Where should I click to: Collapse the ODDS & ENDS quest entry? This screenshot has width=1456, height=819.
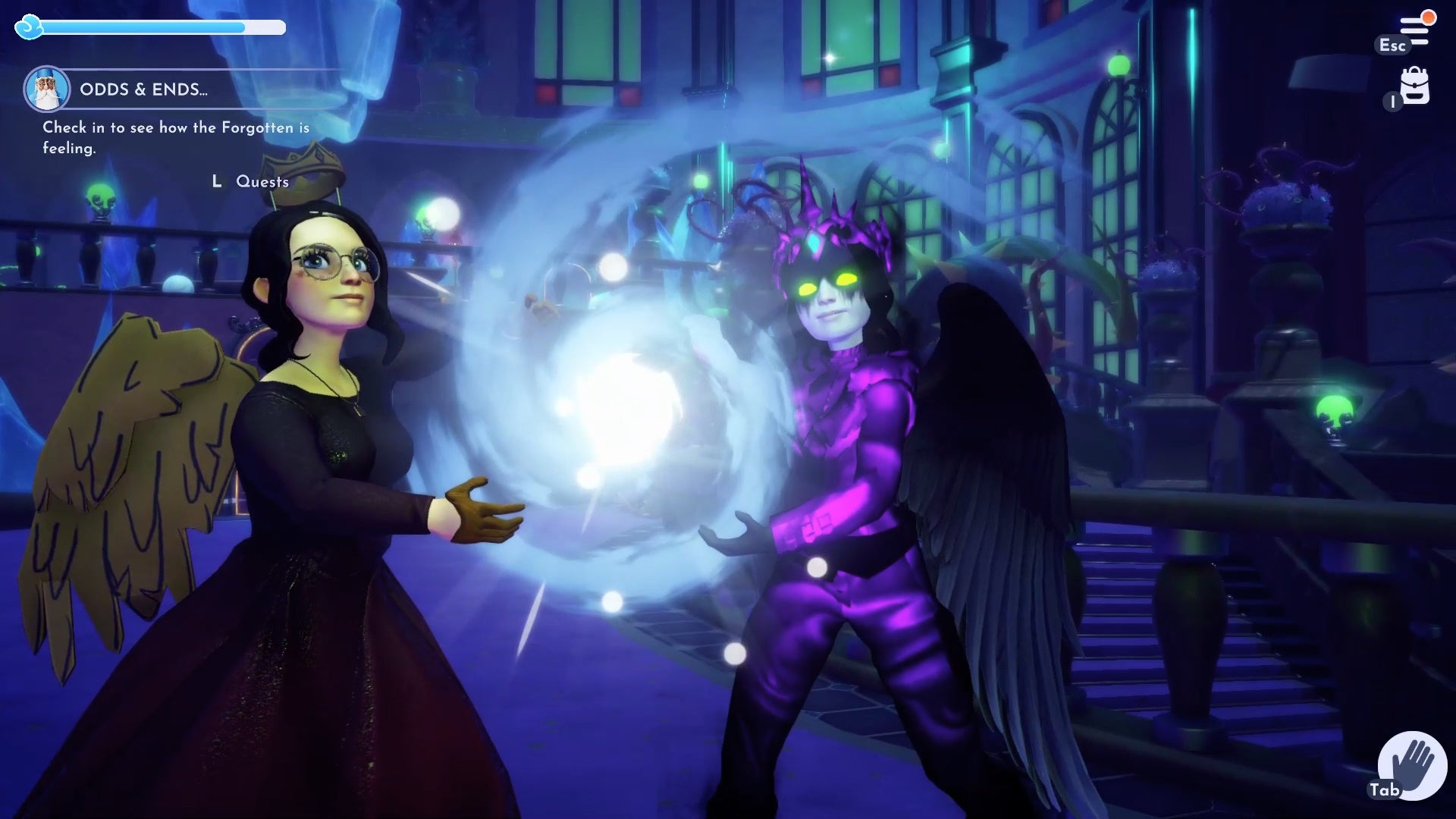[143, 89]
